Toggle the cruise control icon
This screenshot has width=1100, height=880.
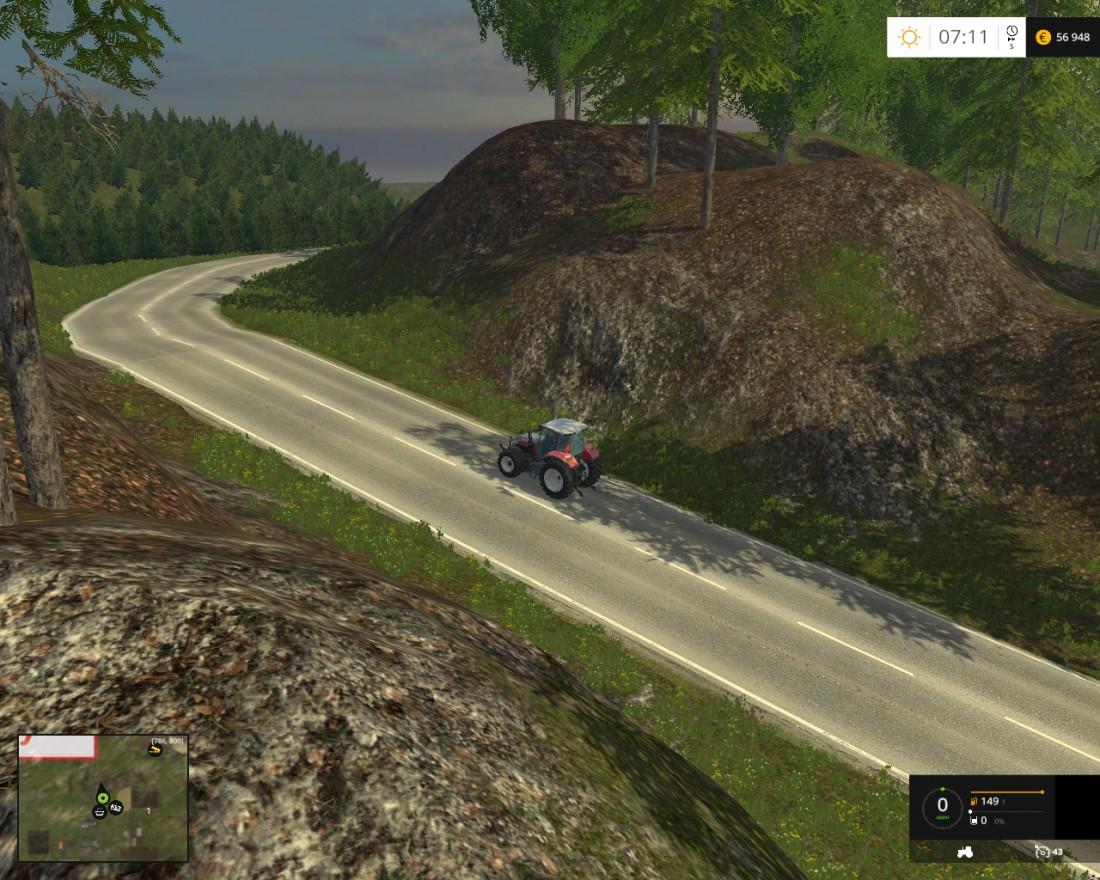pos(1042,852)
